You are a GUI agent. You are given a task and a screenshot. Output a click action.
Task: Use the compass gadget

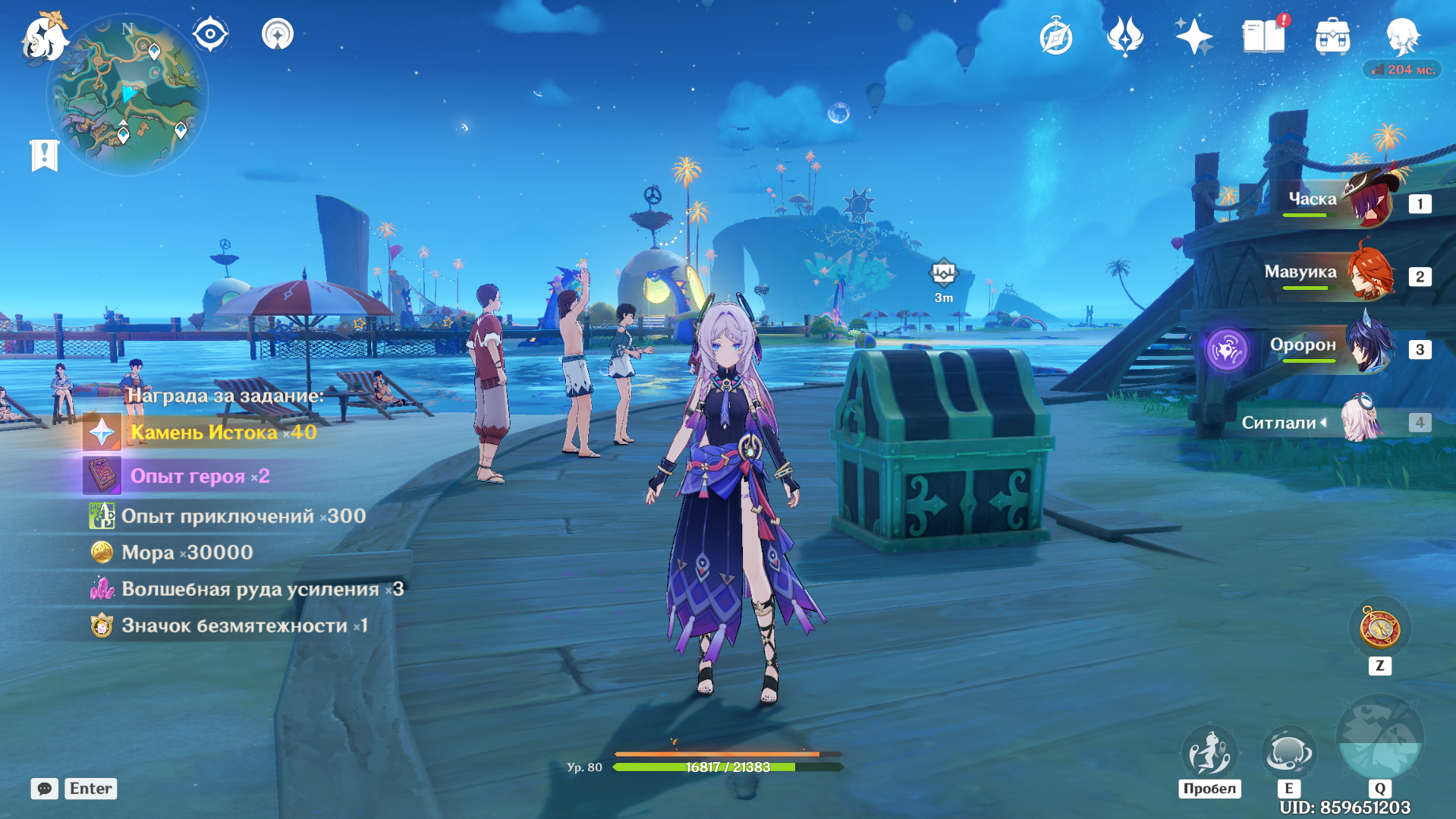1379,628
